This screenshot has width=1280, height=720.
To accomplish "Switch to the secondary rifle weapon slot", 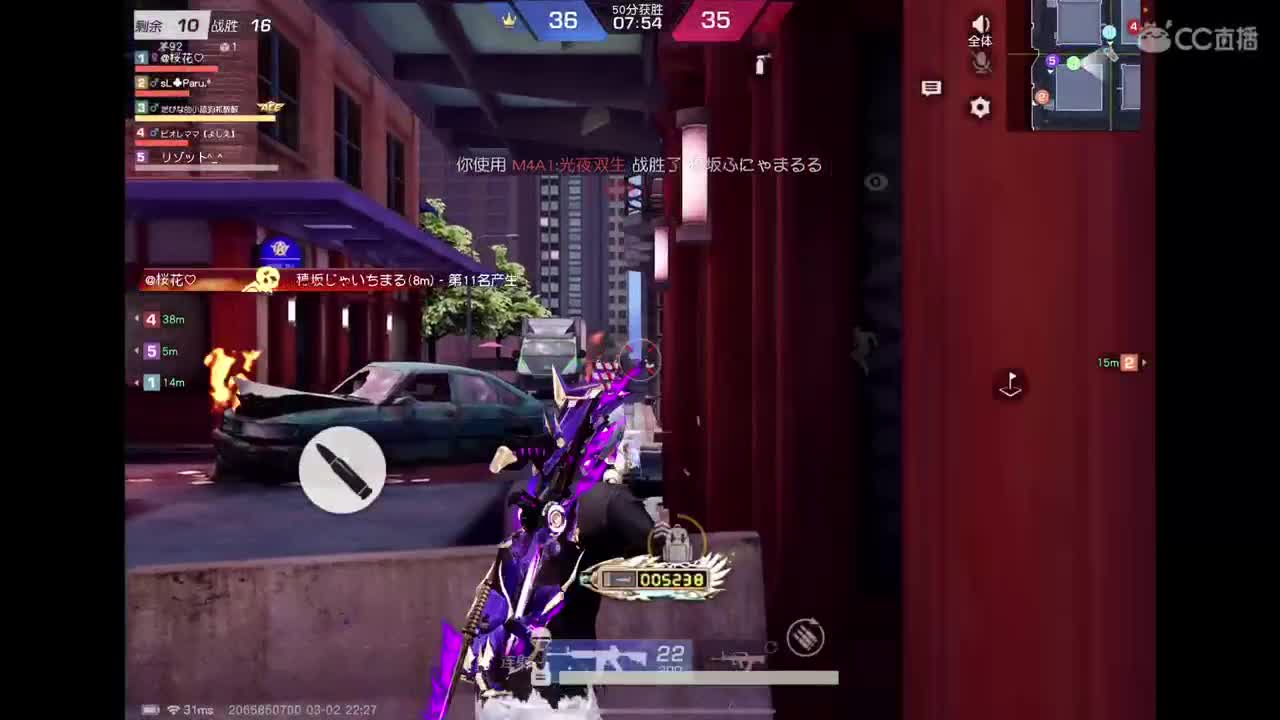I will [x=740, y=660].
